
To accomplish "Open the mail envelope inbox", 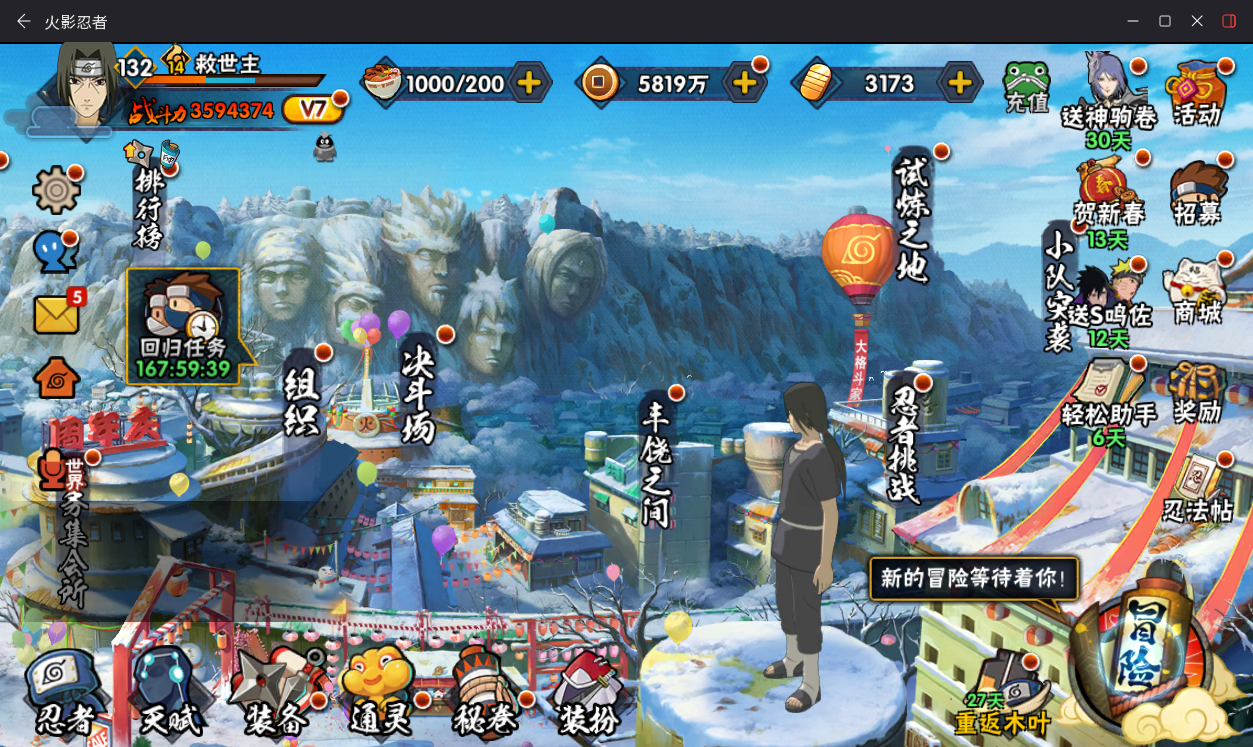I will tap(57, 314).
